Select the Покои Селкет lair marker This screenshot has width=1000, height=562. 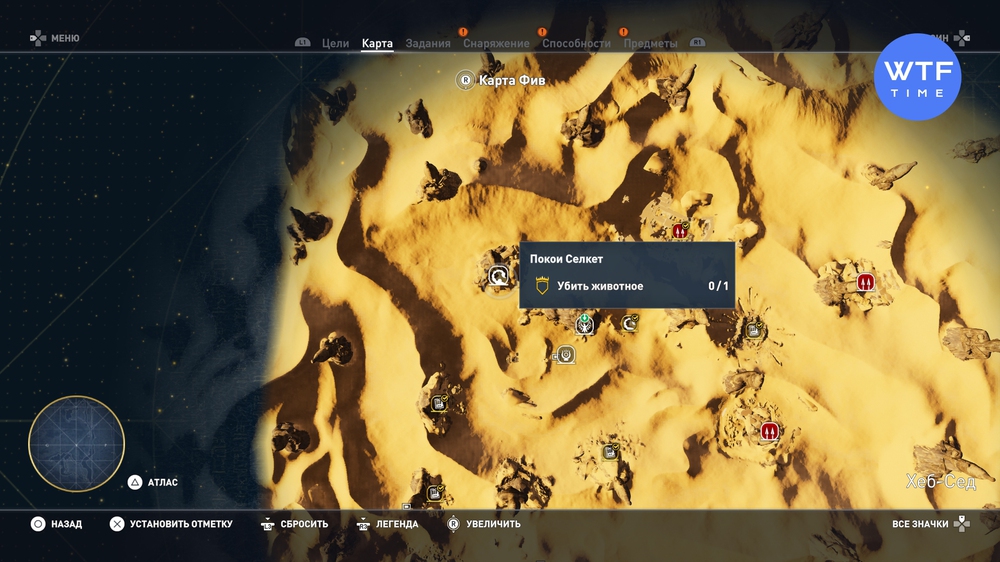(498, 276)
